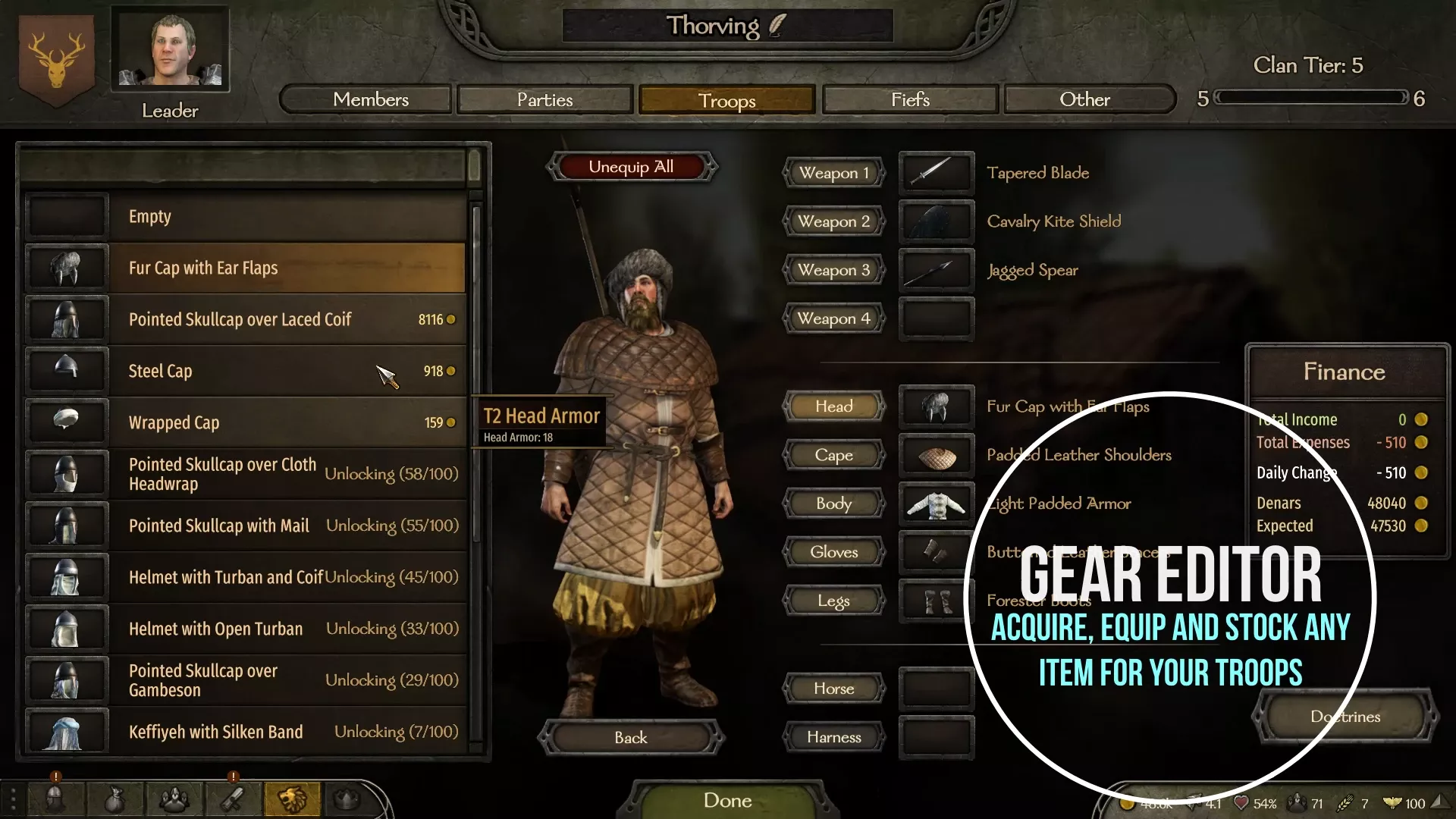Click the Done button

pyautogui.click(x=727, y=800)
